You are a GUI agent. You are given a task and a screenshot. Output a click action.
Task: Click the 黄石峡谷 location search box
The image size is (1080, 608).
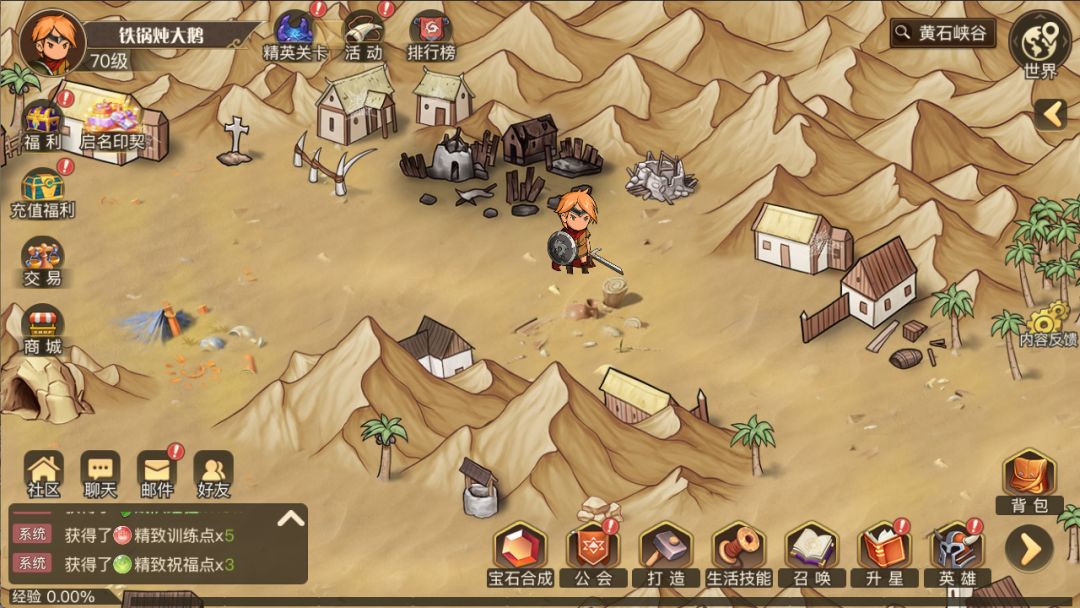pyautogui.click(x=943, y=33)
